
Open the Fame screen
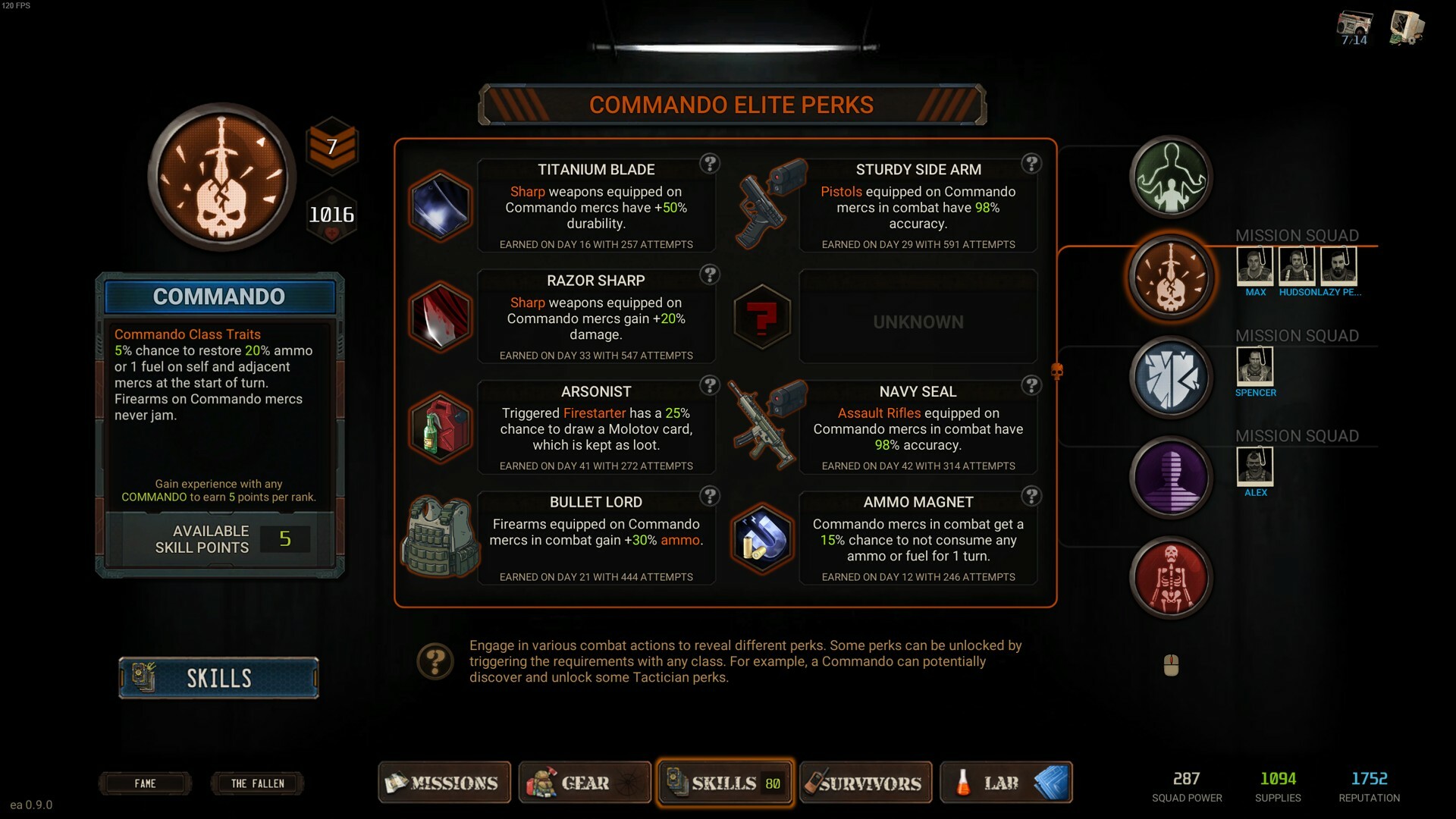click(x=145, y=783)
